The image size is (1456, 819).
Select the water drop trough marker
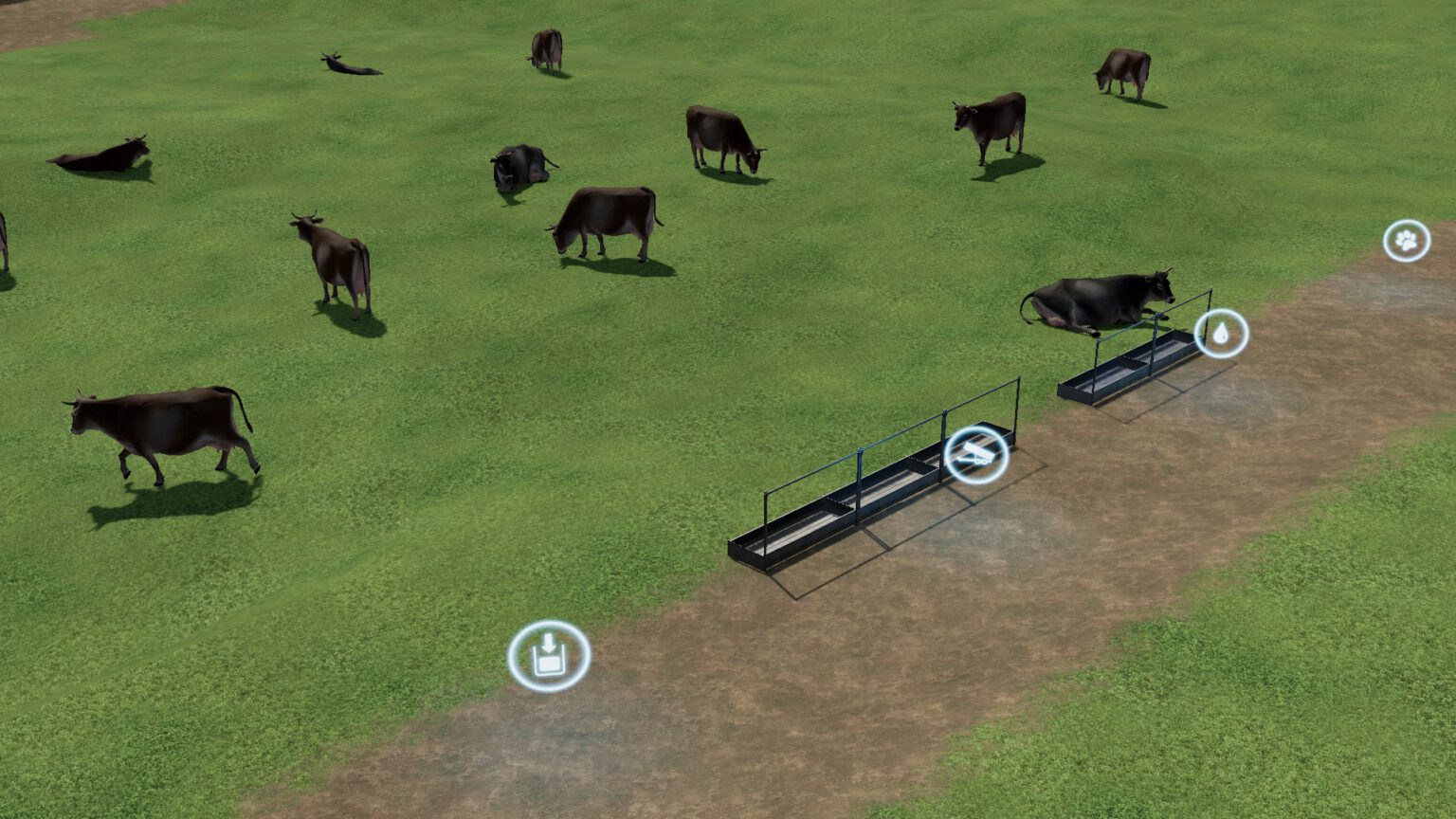point(1221,333)
